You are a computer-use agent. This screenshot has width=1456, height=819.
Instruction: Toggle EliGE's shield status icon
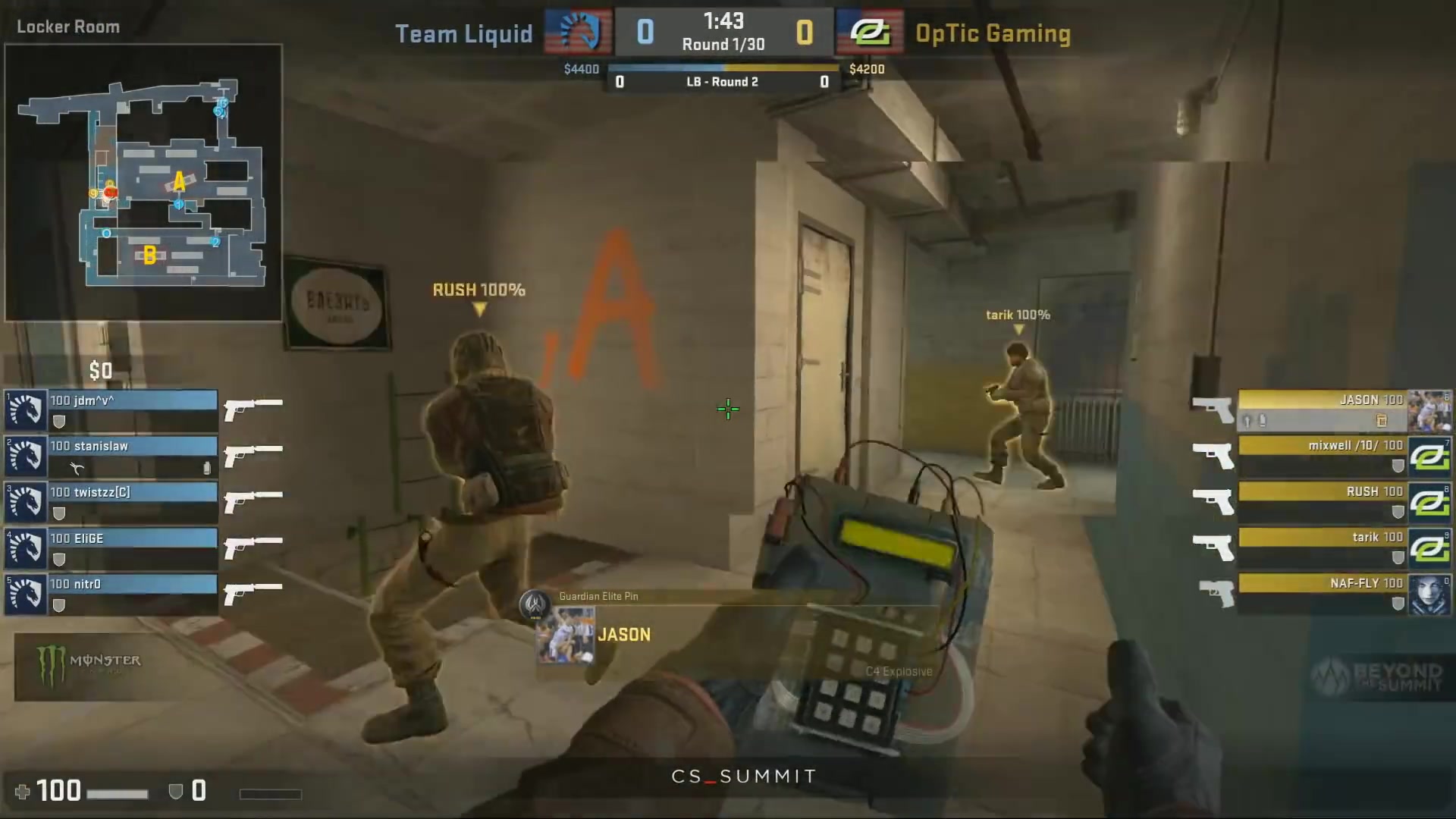click(x=59, y=560)
